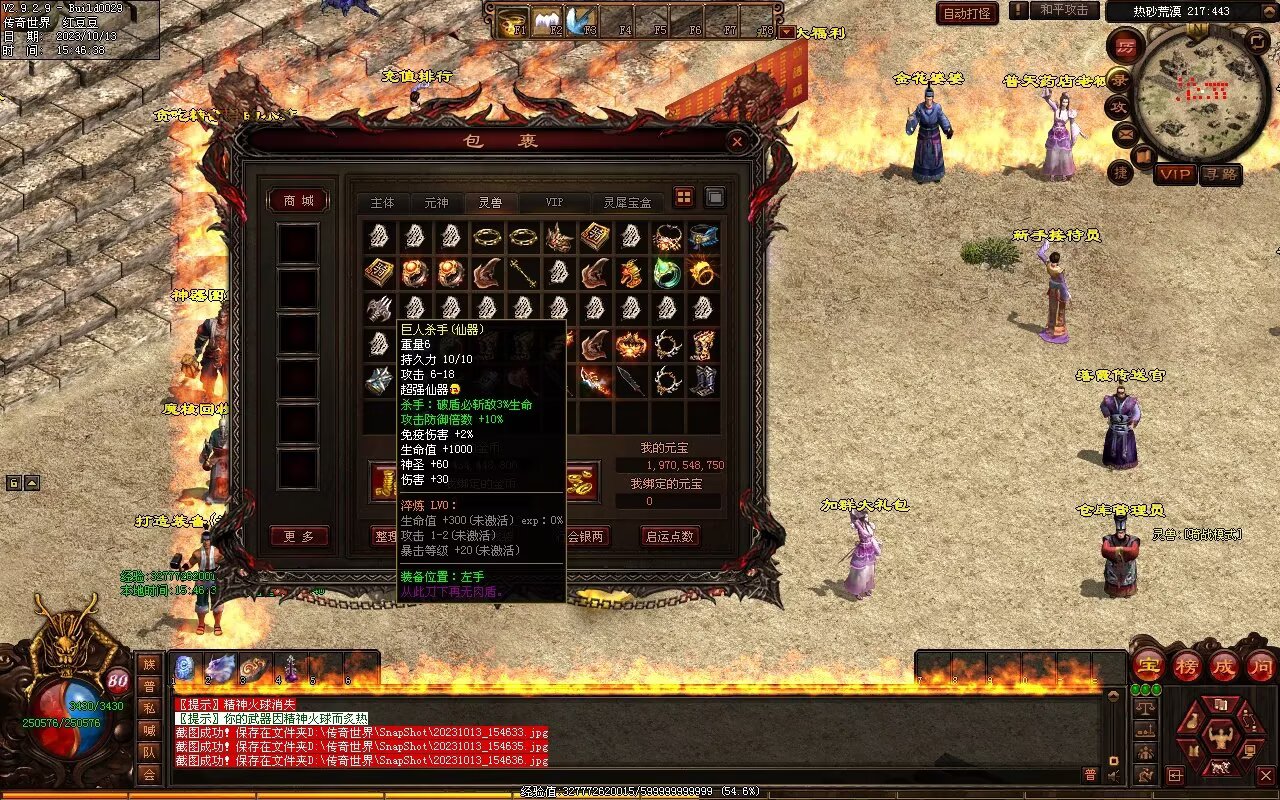
Task: Open the 榜 rankings button
Action: (1187, 665)
